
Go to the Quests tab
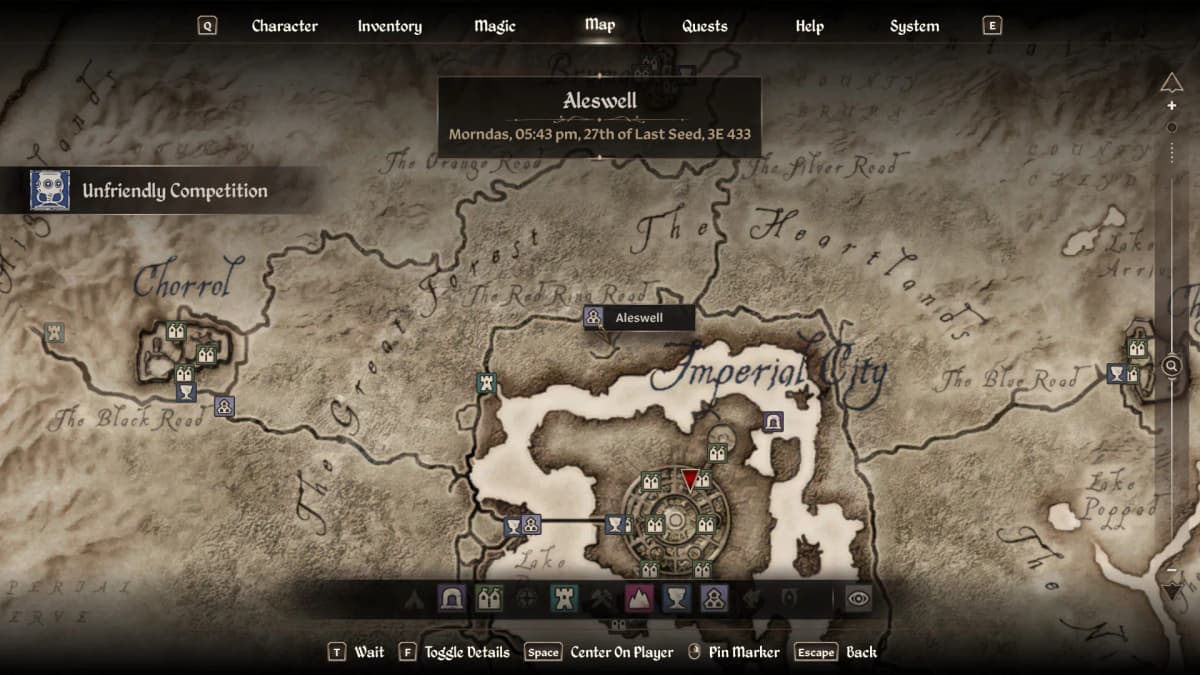pyautogui.click(x=704, y=26)
